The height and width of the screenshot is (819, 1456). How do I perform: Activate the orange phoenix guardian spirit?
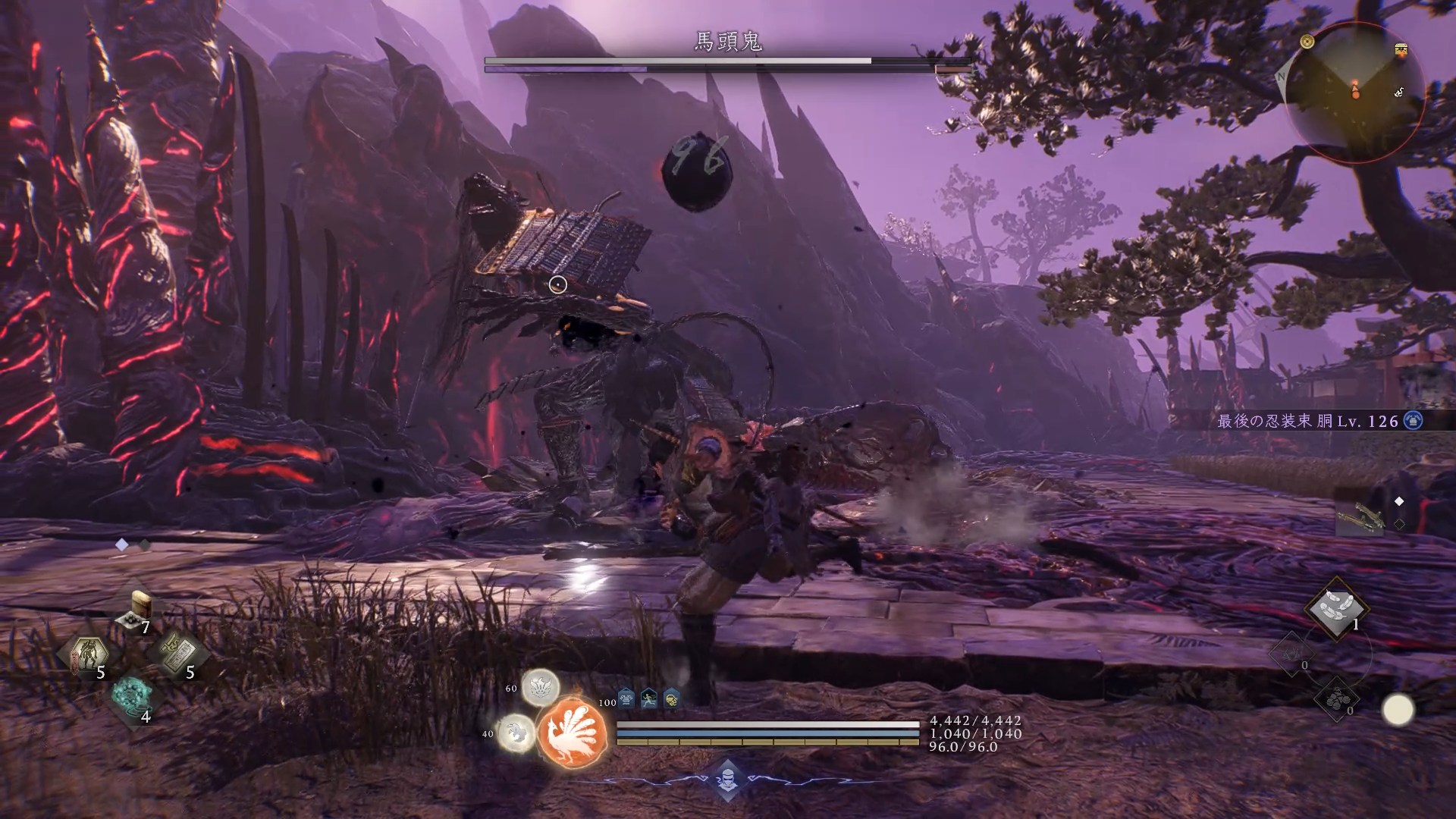[x=573, y=732]
